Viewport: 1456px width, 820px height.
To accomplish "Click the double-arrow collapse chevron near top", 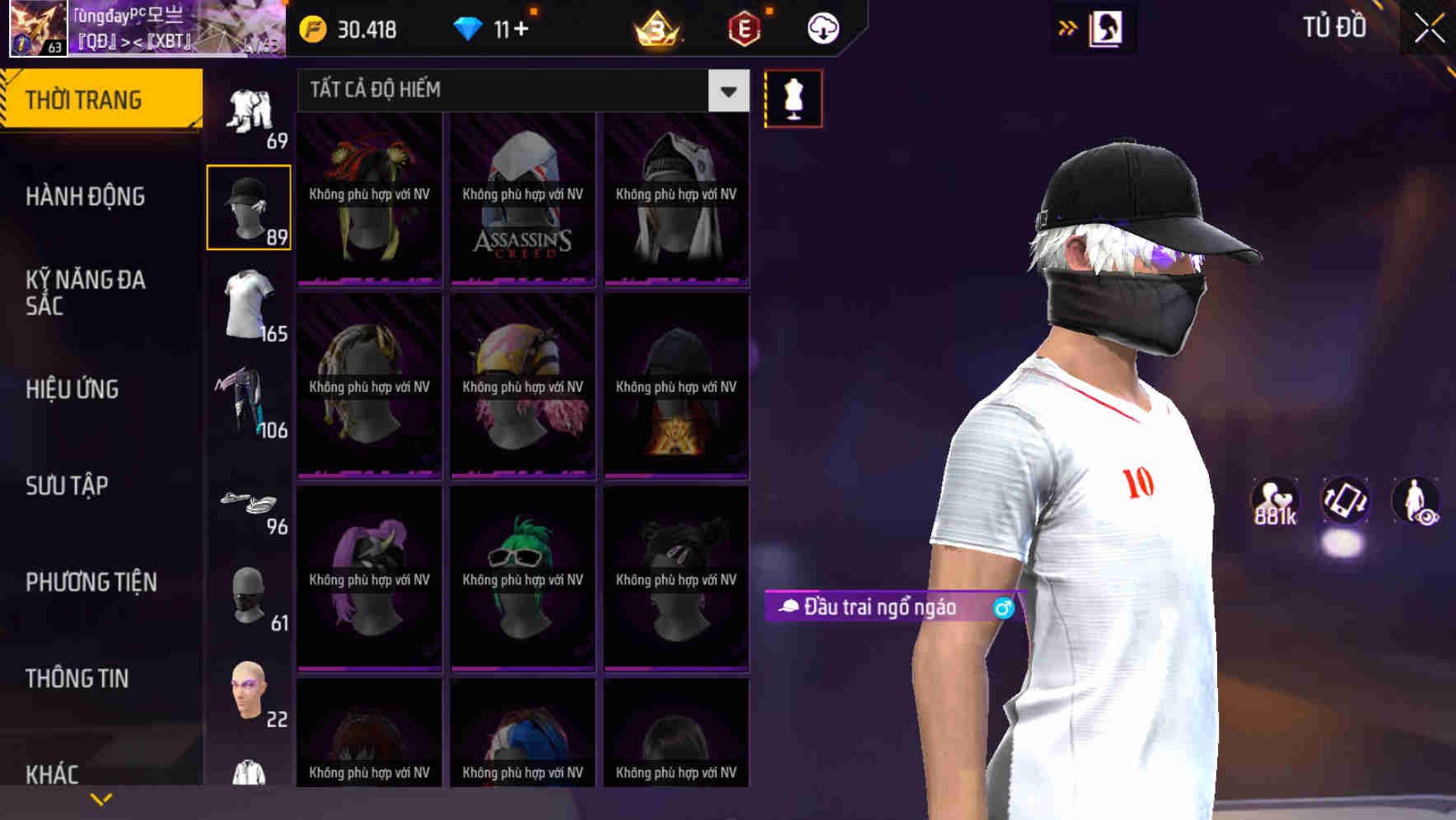I will (1068, 26).
